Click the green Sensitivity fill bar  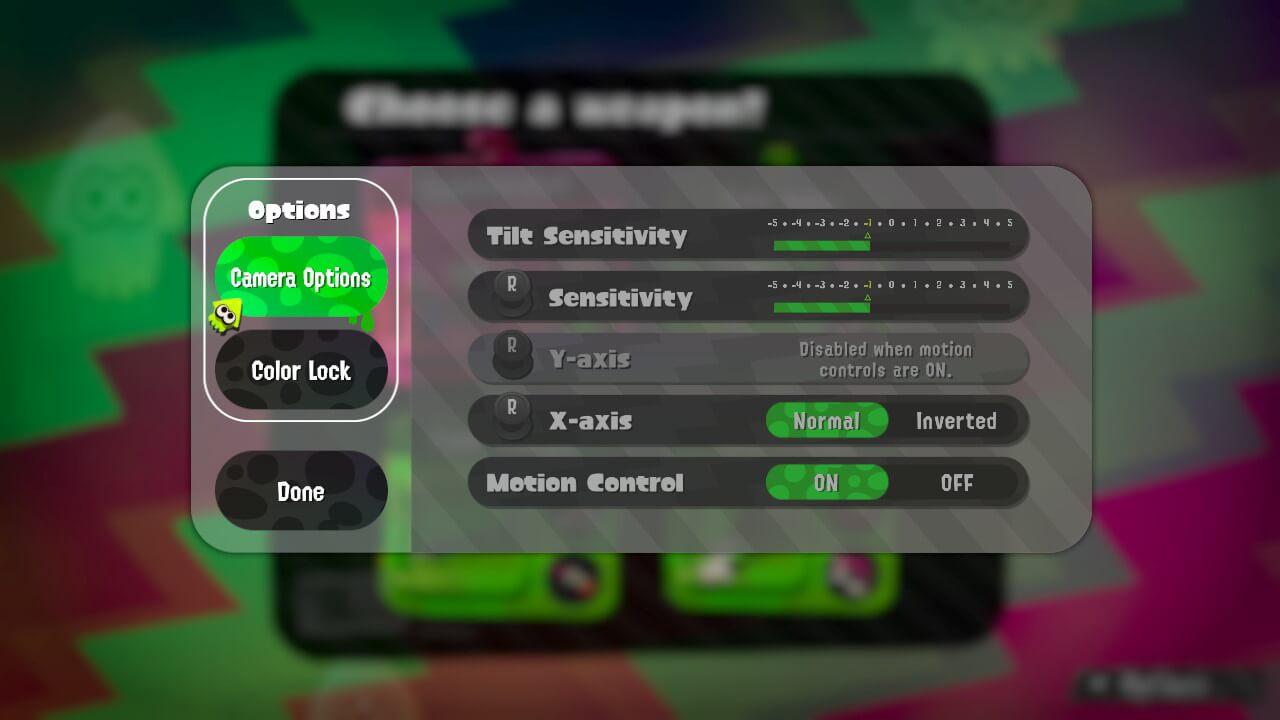tap(820, 308)
